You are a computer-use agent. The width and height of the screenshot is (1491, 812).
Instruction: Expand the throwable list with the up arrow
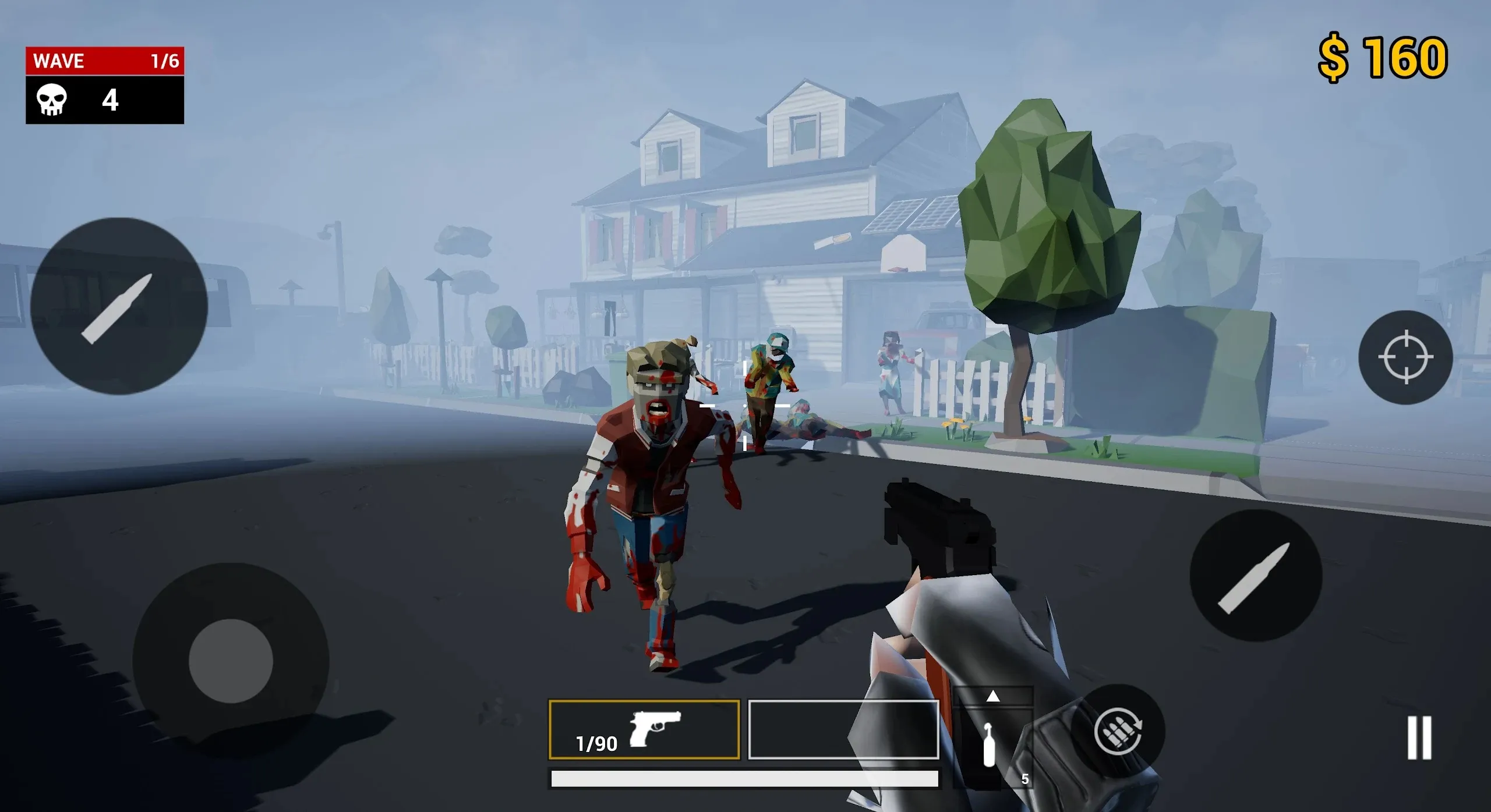993,696
